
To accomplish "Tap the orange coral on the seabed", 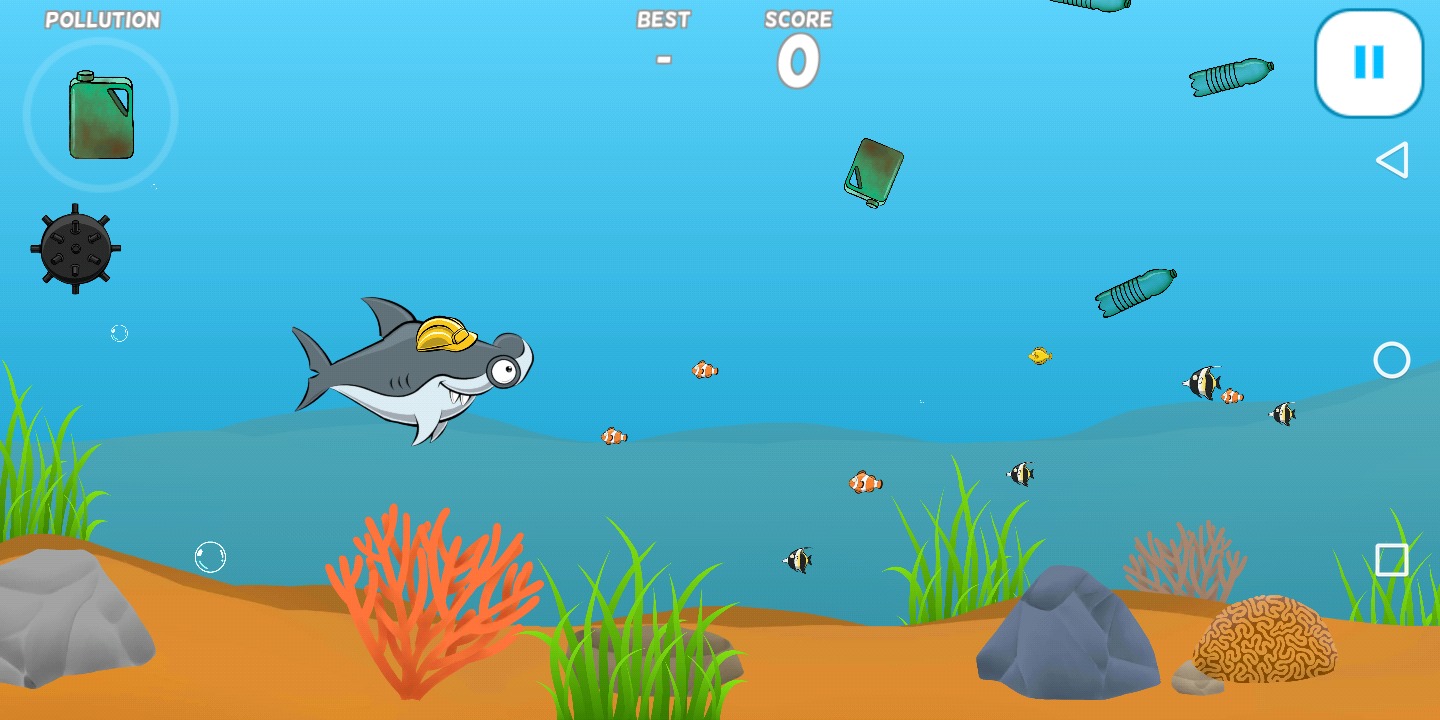I will pyautogui.click(x=430, y=590).
